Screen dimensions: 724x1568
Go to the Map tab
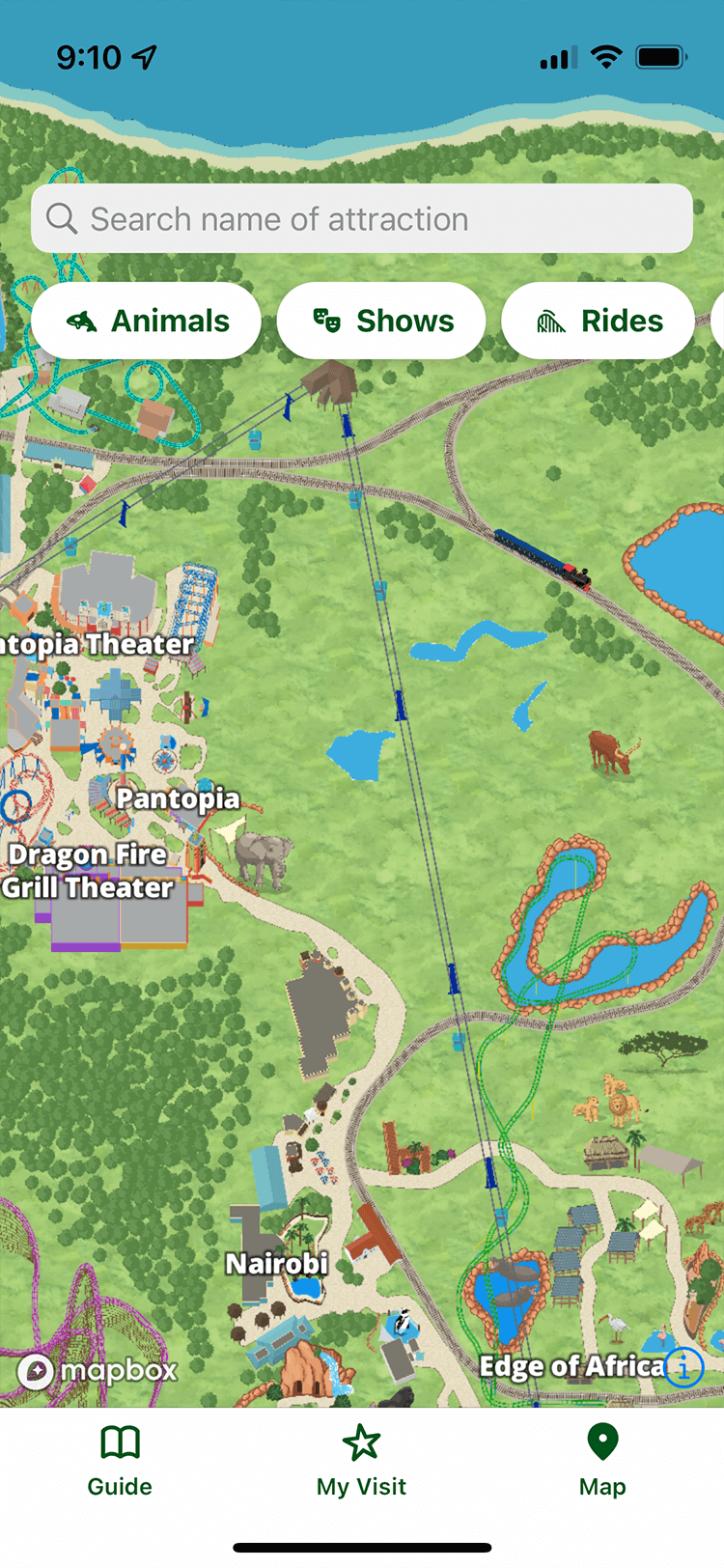602,1461
